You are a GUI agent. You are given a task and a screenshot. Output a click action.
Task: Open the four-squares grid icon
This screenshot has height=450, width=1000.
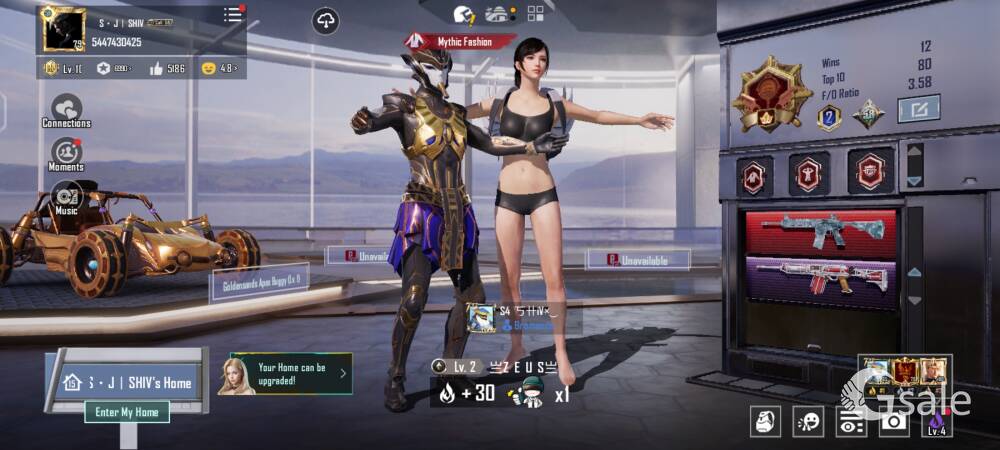point(536,13)
